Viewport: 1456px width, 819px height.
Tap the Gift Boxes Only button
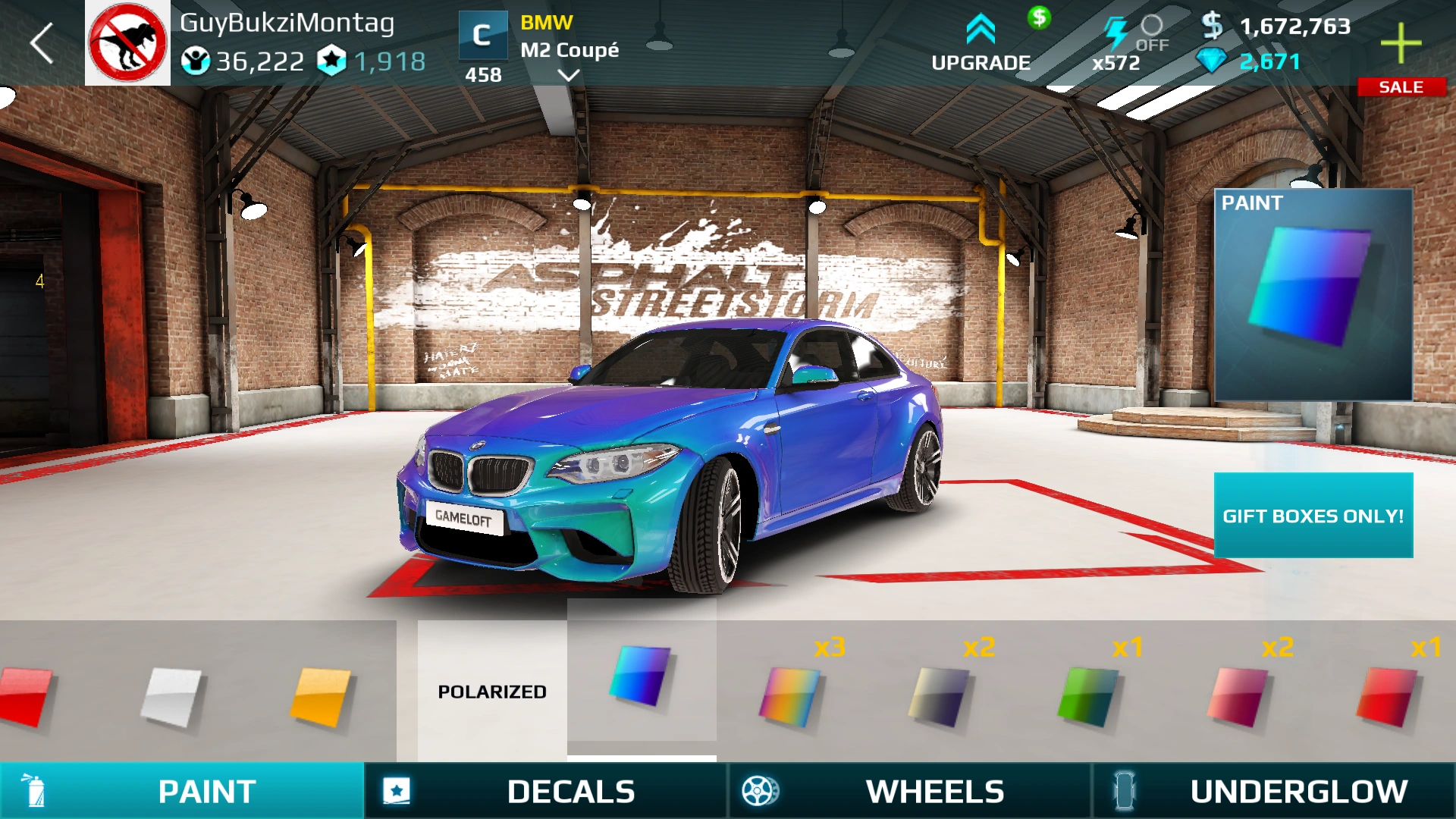(x=1313, y=516)
